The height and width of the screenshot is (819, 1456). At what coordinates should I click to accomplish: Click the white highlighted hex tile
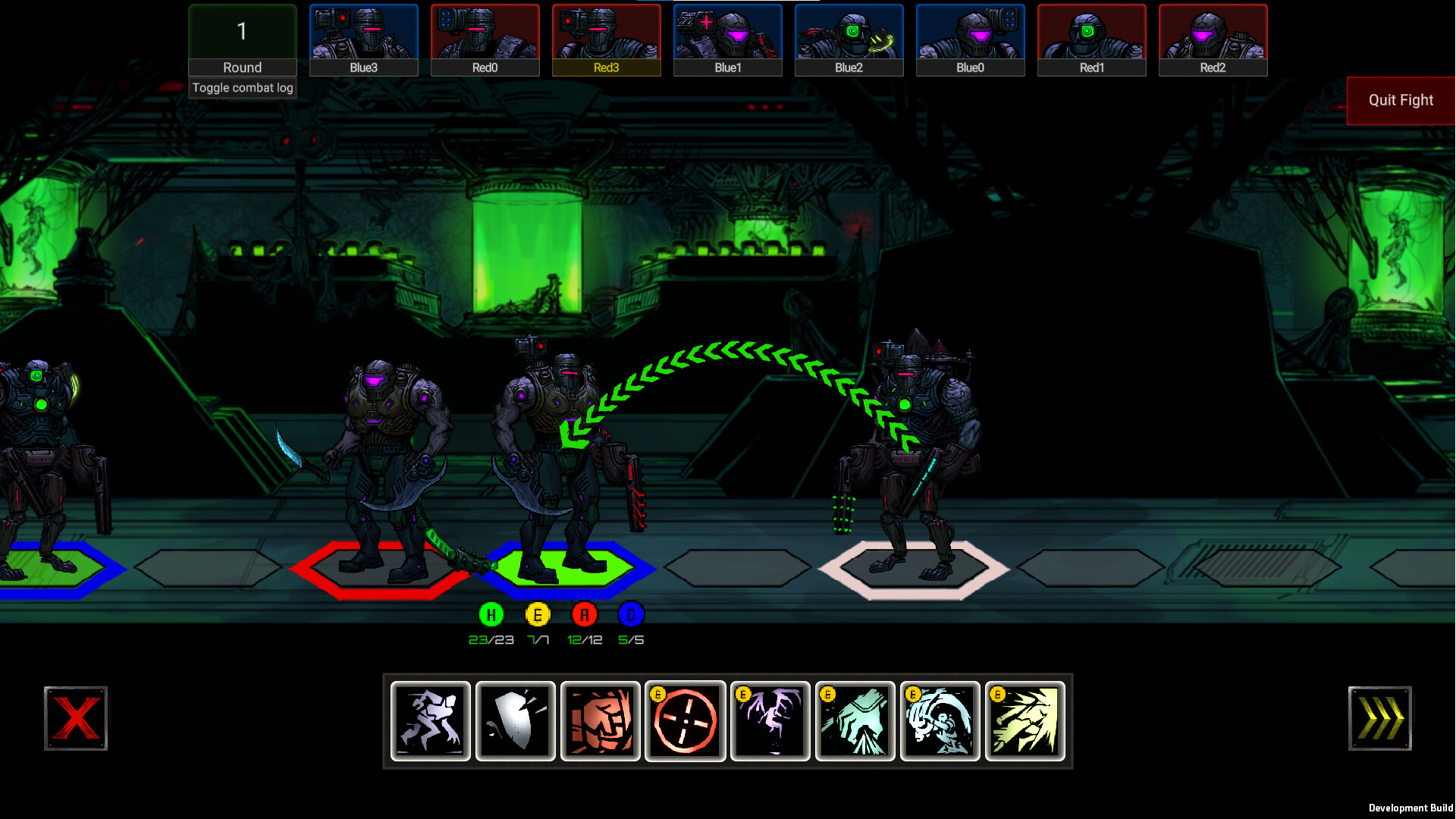pos(910,567)
